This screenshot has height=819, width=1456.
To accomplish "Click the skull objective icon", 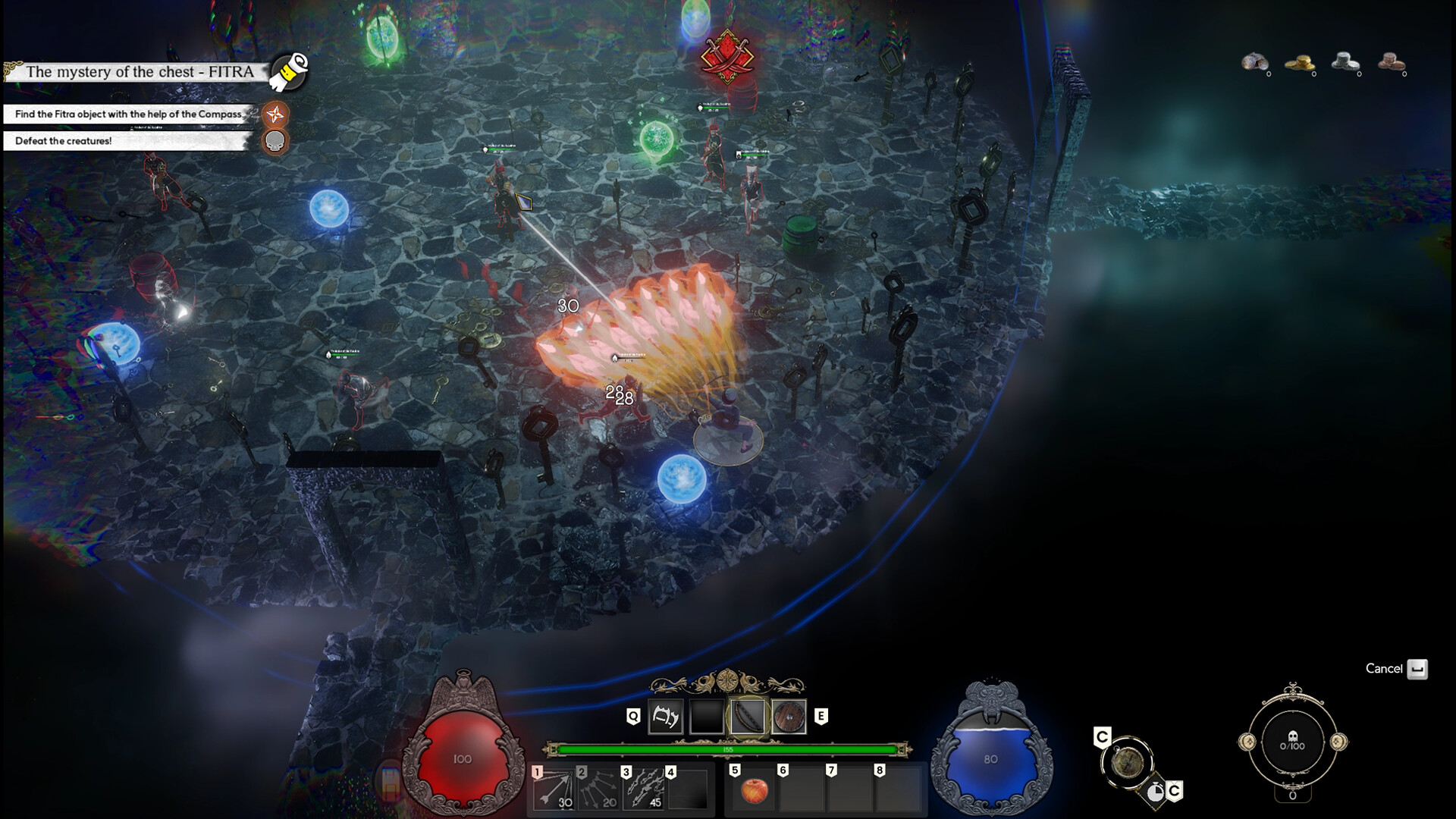I will pos(275,141).
